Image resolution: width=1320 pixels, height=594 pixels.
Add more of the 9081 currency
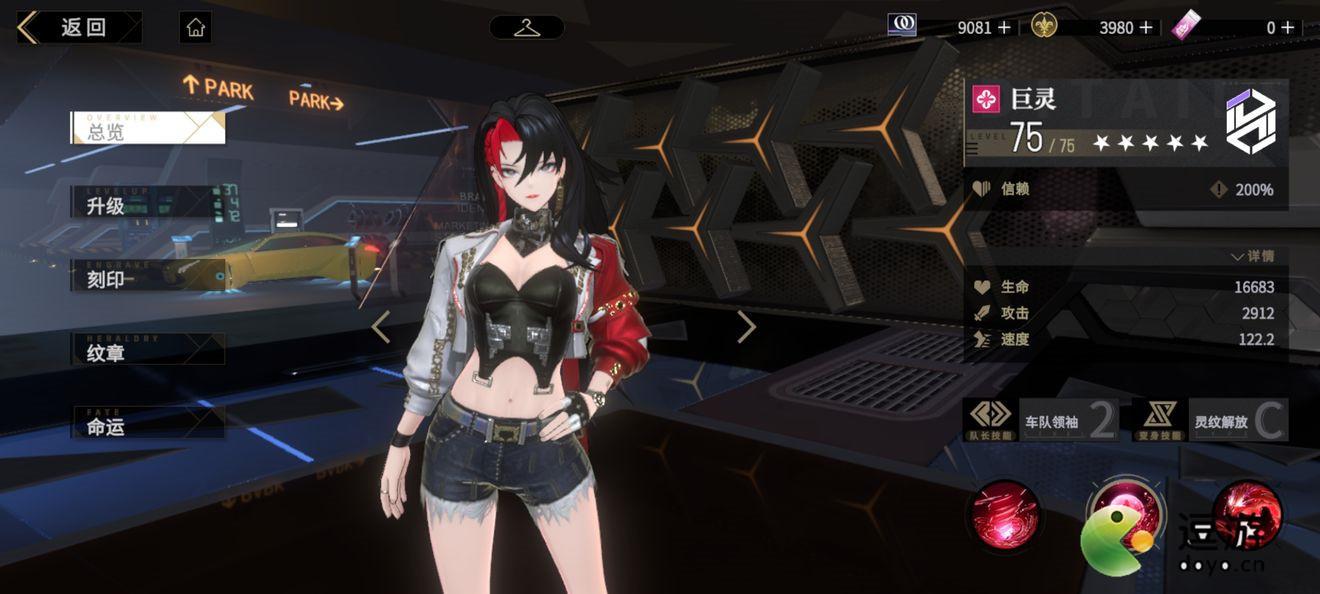click(1004, 28)
